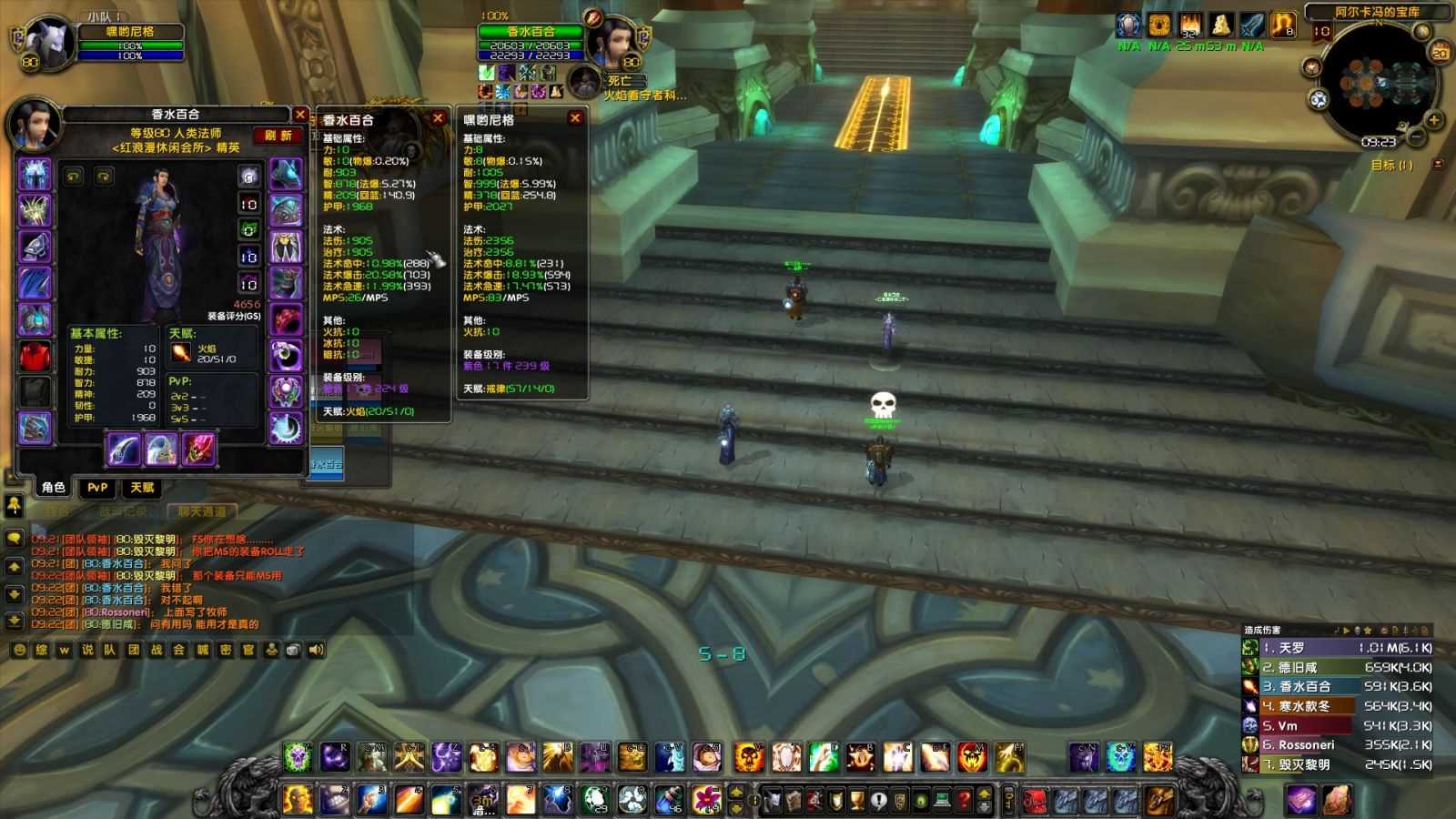Switch to the PvP tab
Image resolution: width=1456 pixels, height=819 pixels.
pos(97,488)
